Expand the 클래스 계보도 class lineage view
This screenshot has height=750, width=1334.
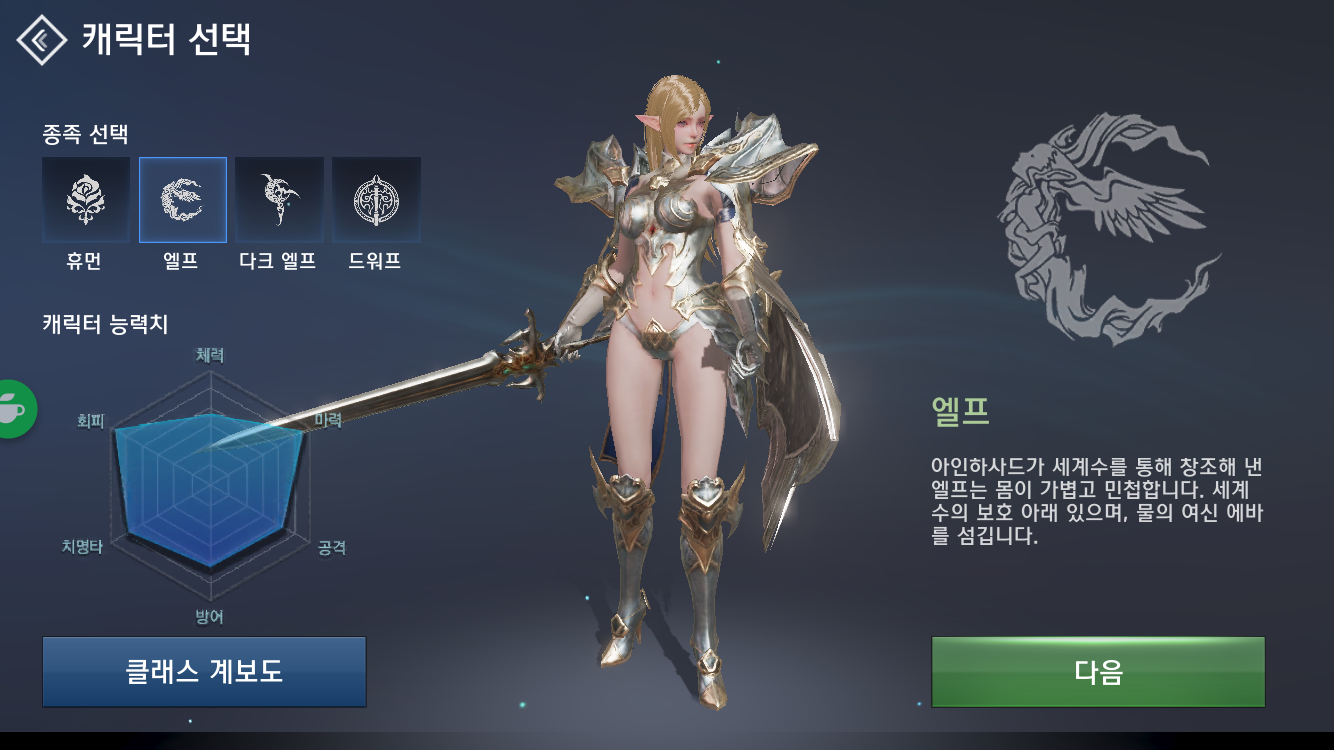point(204,672)
